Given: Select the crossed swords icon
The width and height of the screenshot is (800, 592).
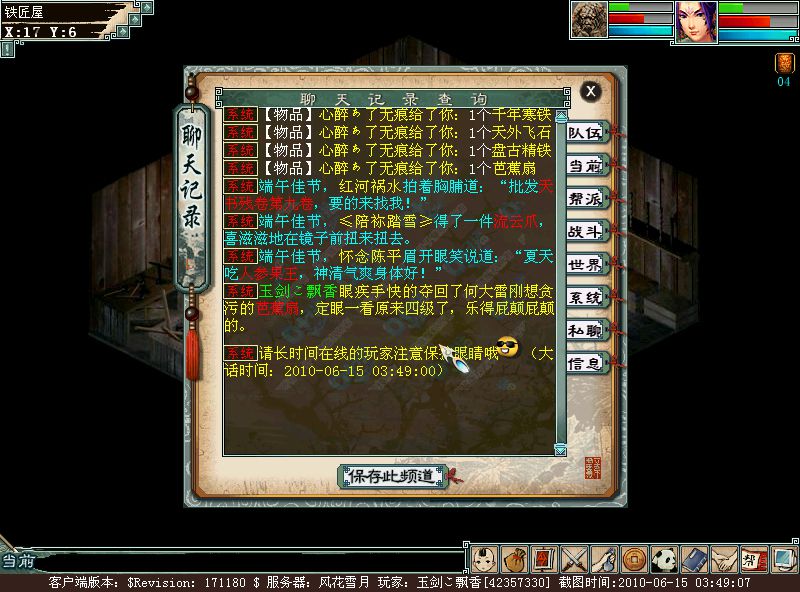Looking at the screenshot, I should [573, 557].
